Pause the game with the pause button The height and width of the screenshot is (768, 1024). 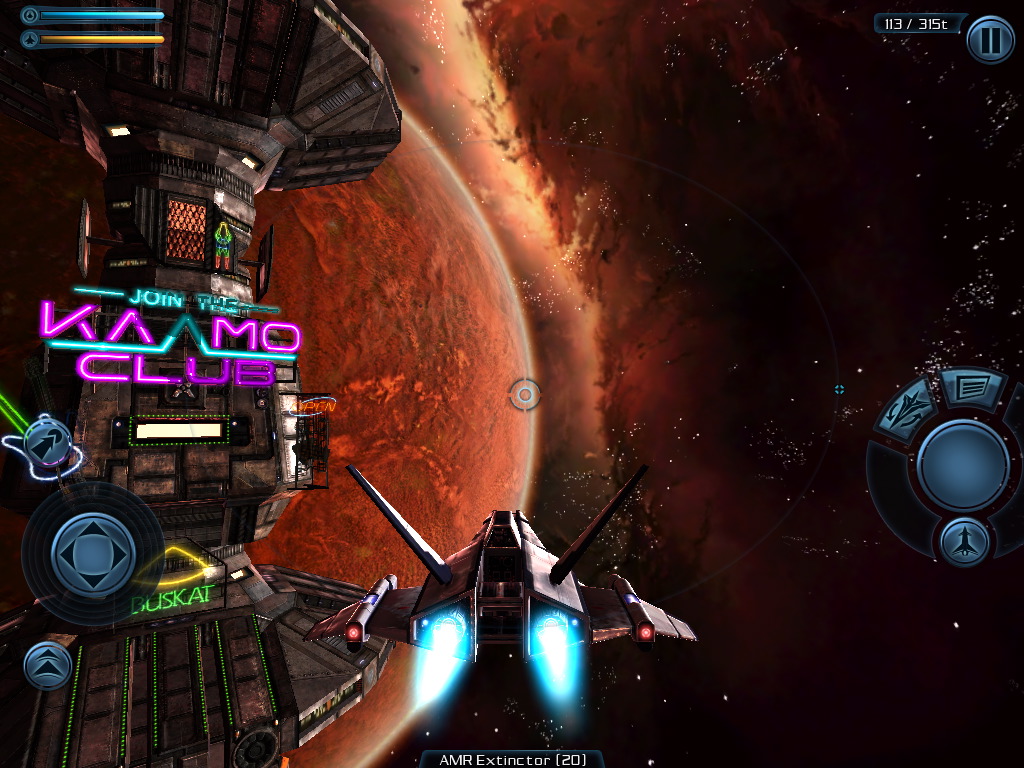pos(990,41)
